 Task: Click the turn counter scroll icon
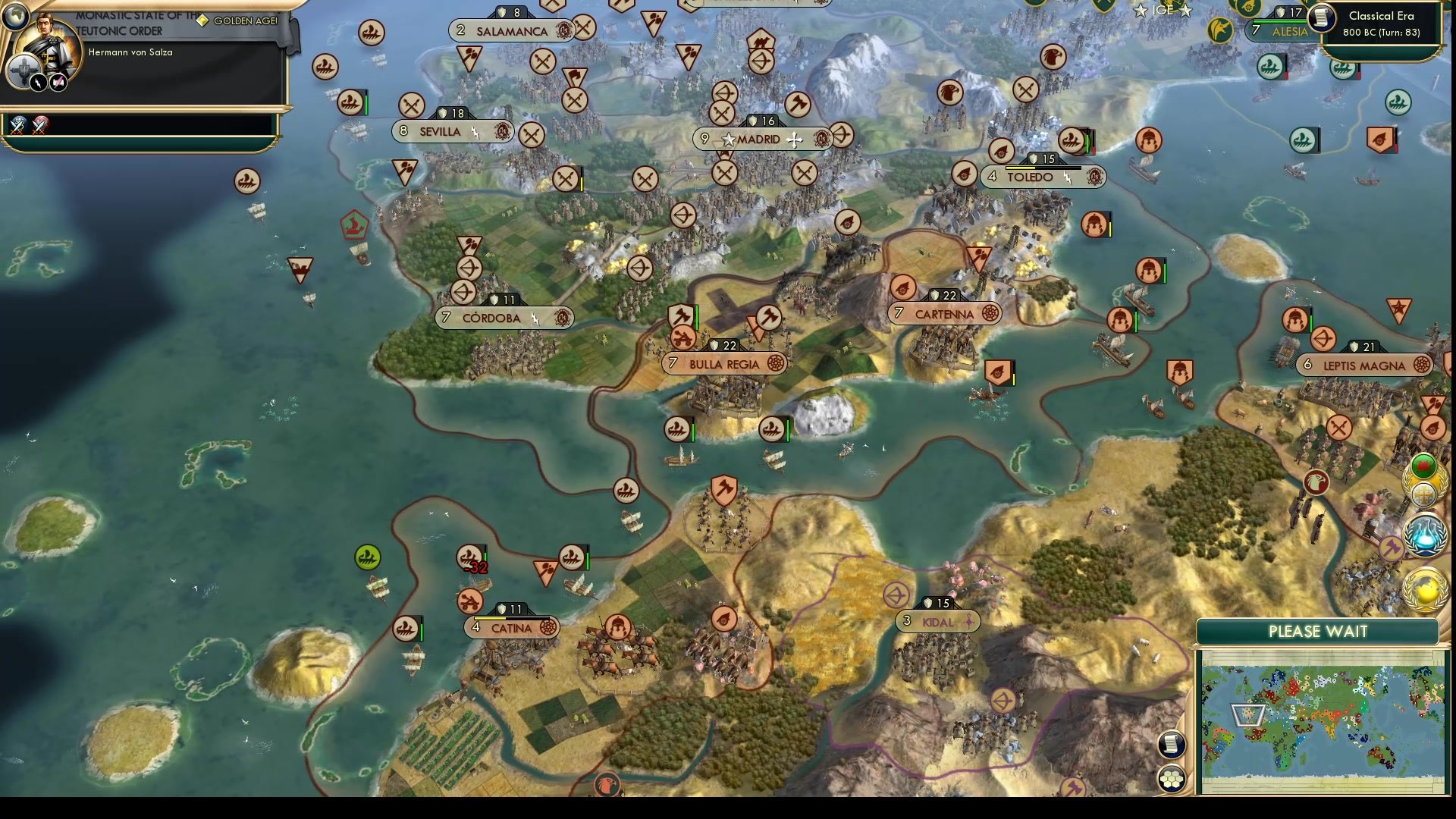pos(1323,18)
